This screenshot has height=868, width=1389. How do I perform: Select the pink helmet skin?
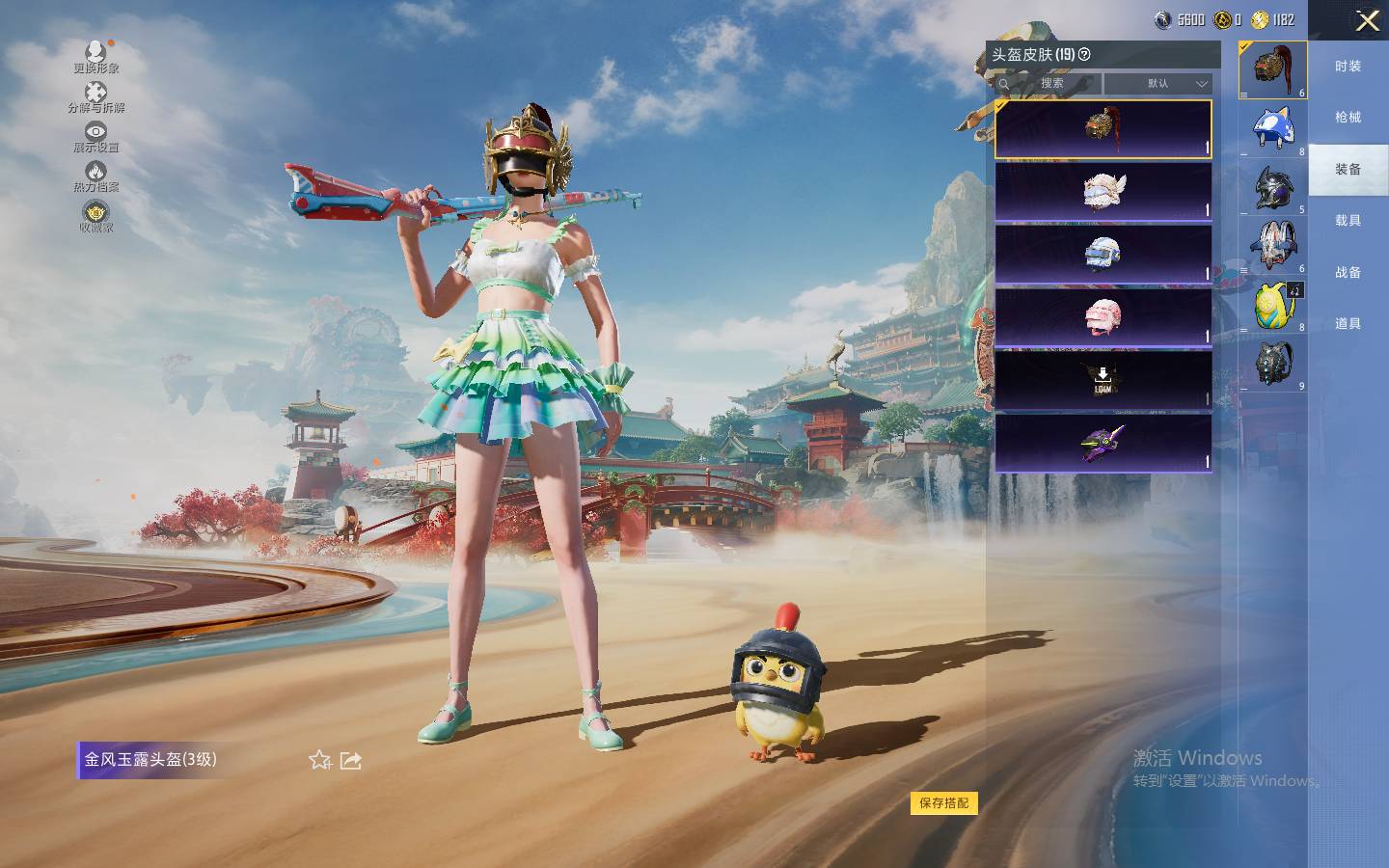pos(1103,316)
